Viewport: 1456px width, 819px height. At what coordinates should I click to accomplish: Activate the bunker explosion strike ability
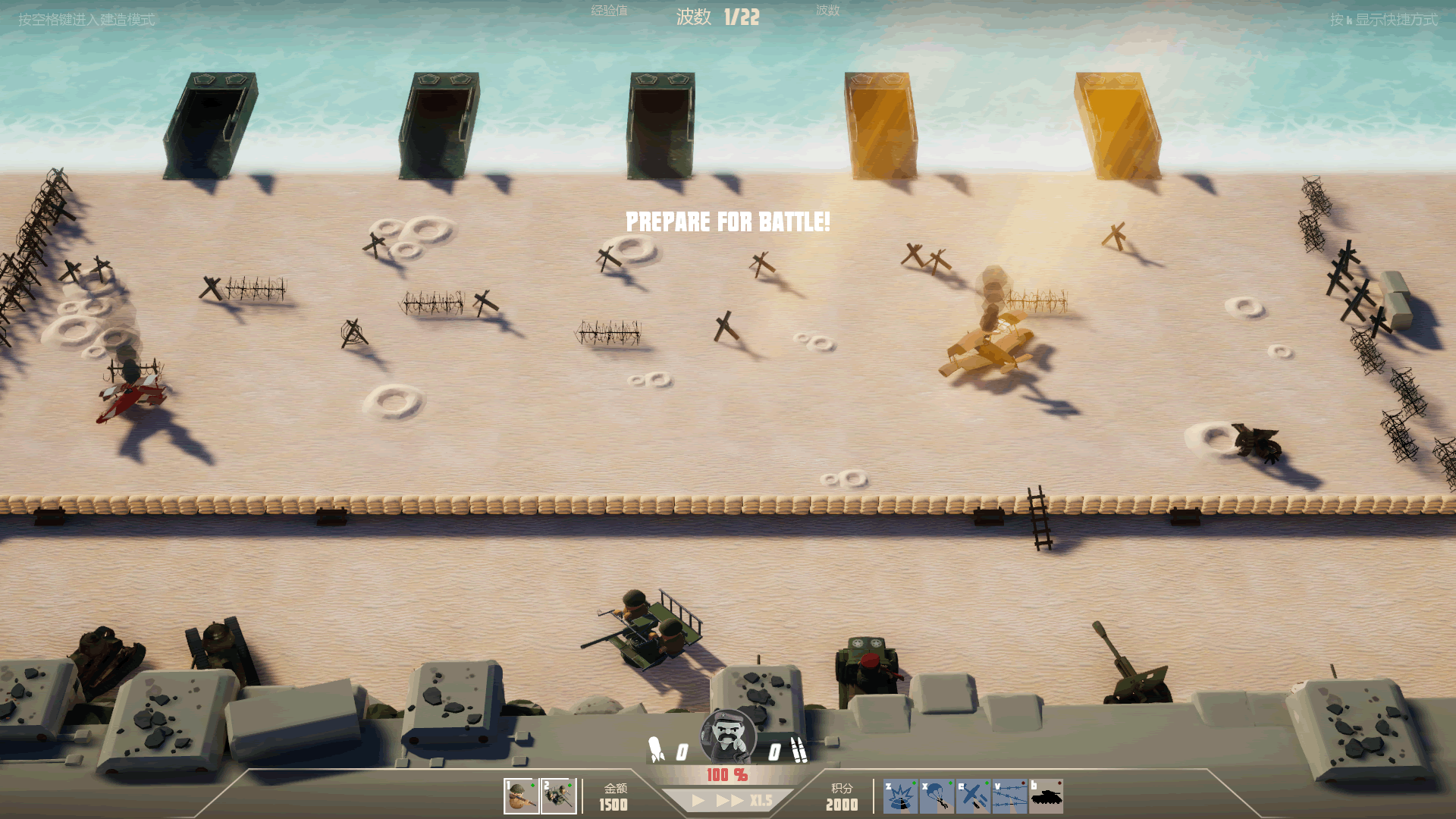tap(900, 797)
